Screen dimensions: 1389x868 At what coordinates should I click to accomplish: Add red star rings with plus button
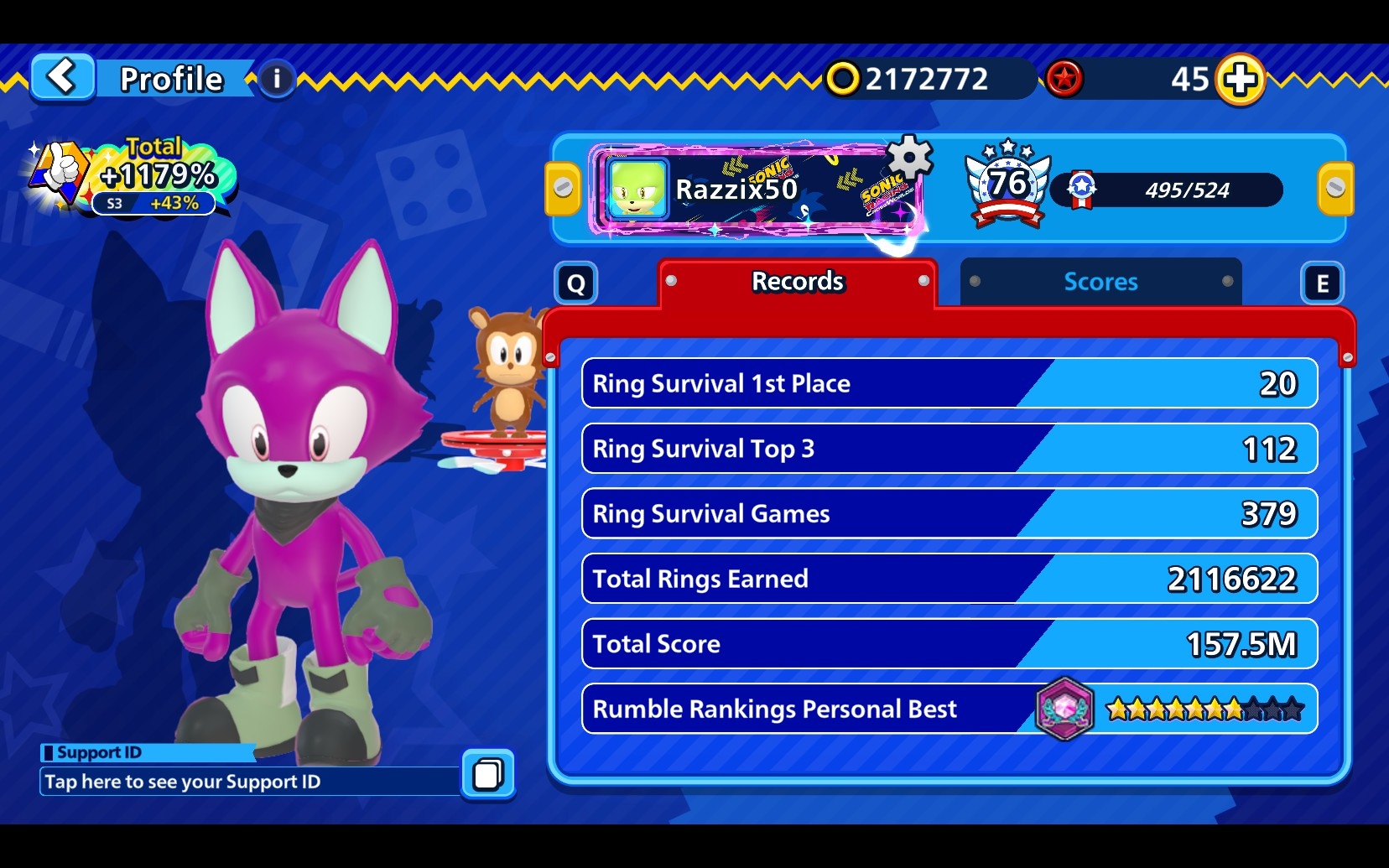coord(1240,80)
